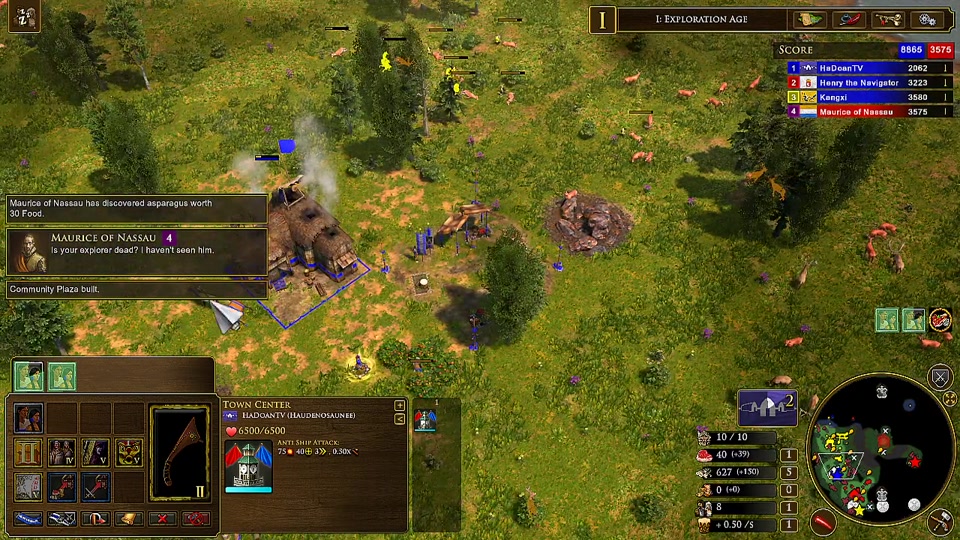Select Kangxi row in the score list
This screenshot has height=540, width=960.
point(858,97)
